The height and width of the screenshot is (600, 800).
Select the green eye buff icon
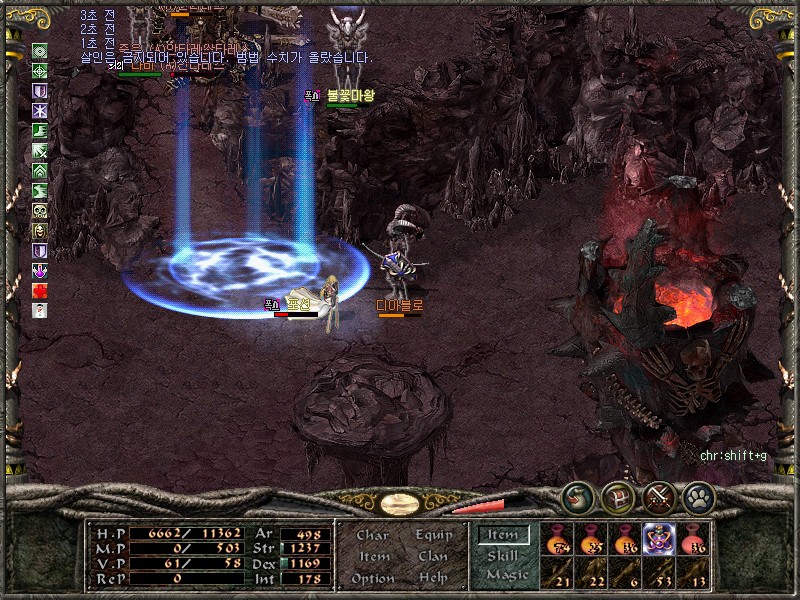(40, 51)
